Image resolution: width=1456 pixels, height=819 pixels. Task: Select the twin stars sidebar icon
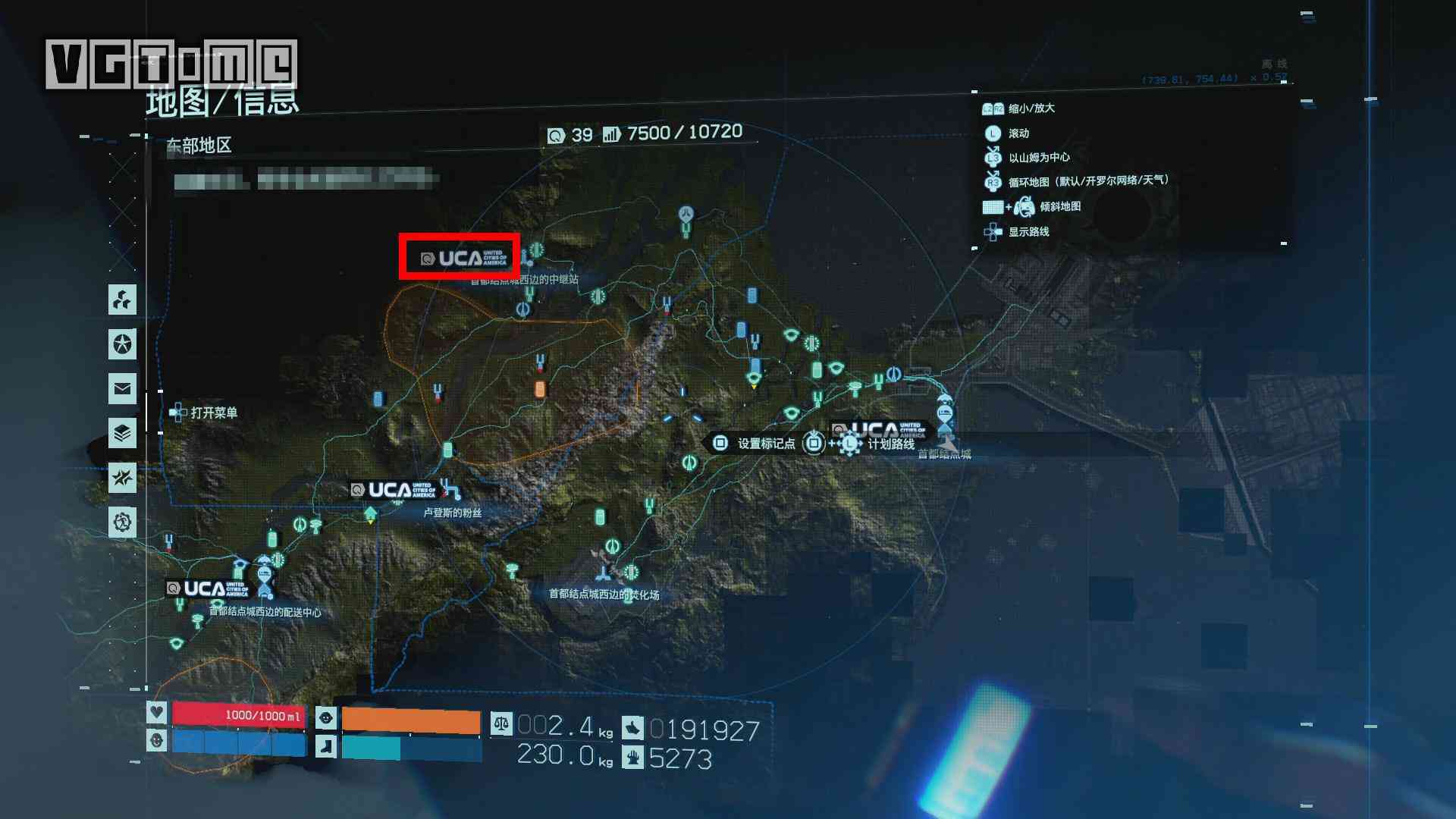(x=122, y=478)
